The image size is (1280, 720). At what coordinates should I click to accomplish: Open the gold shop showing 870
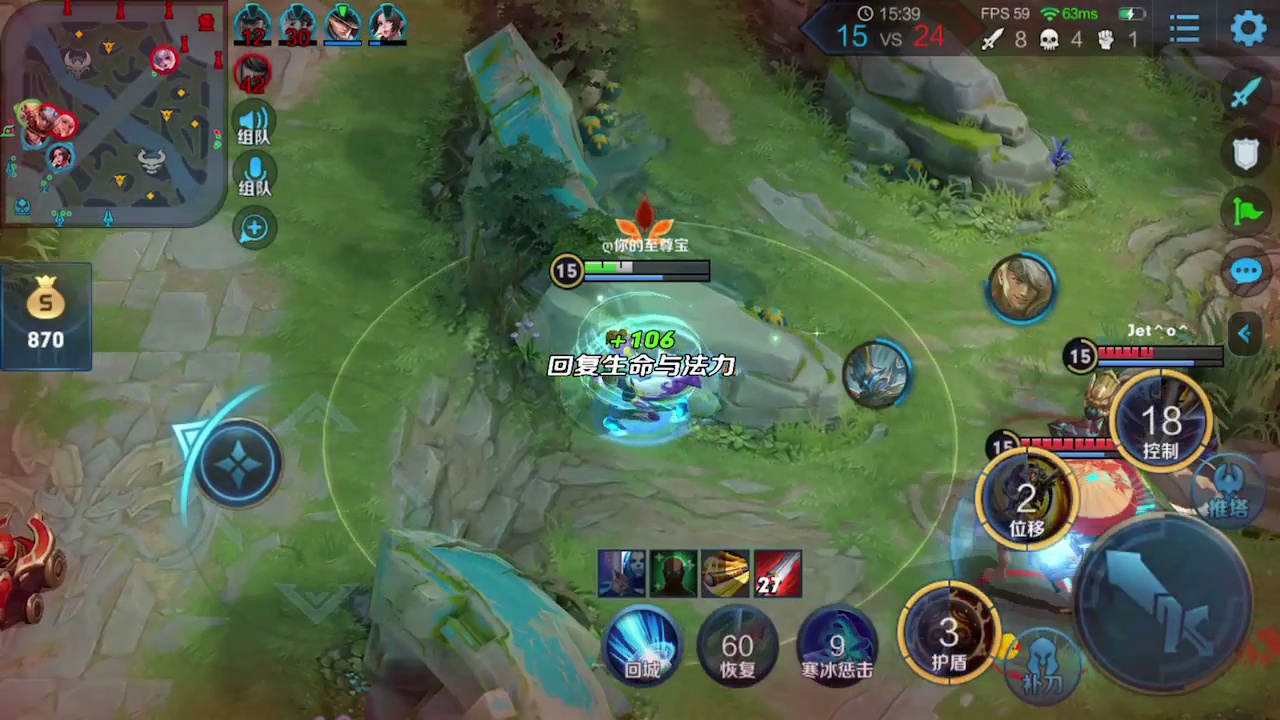46,315
